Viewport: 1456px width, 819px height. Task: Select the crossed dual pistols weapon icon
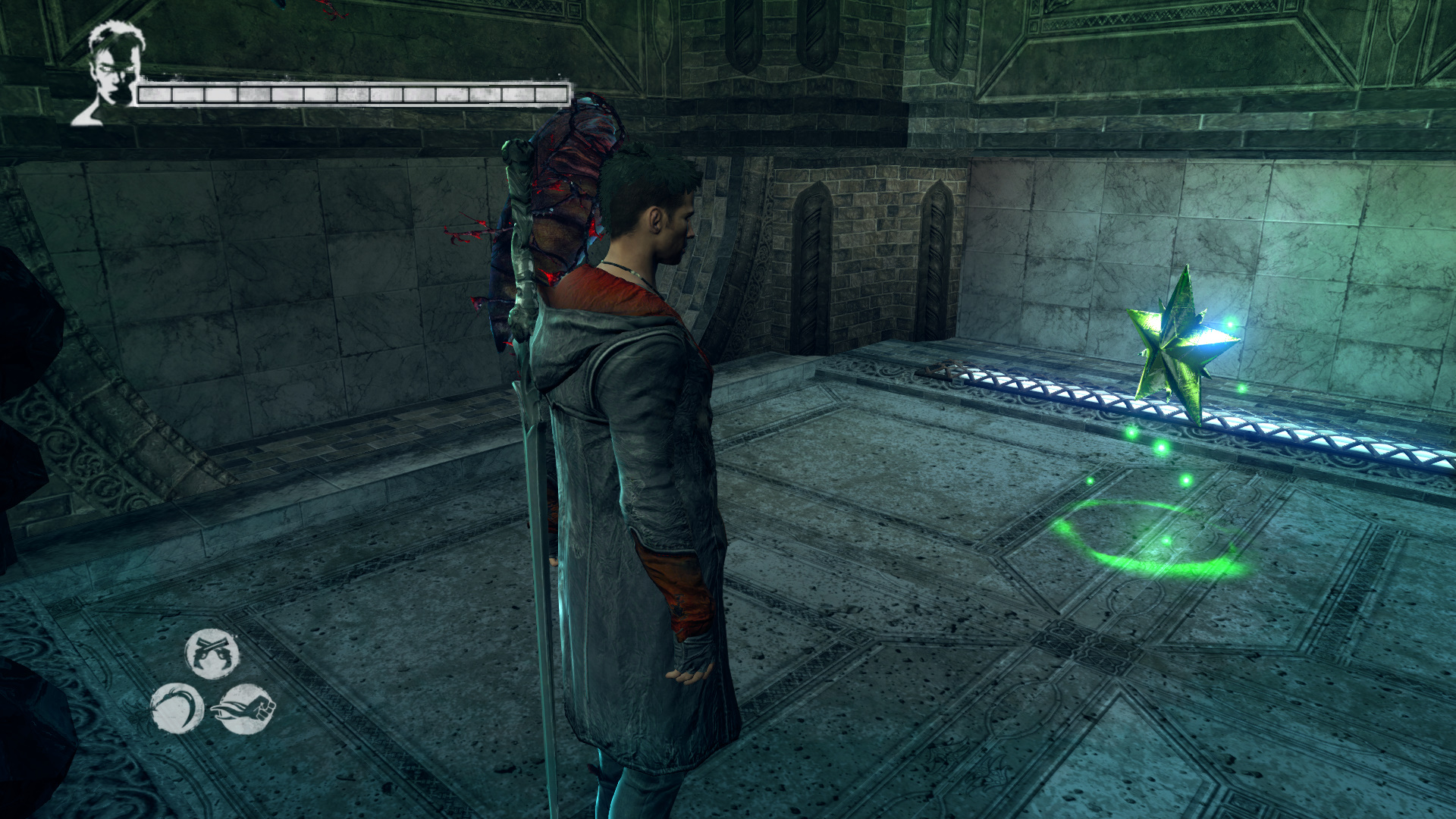(x=212, y=654)
